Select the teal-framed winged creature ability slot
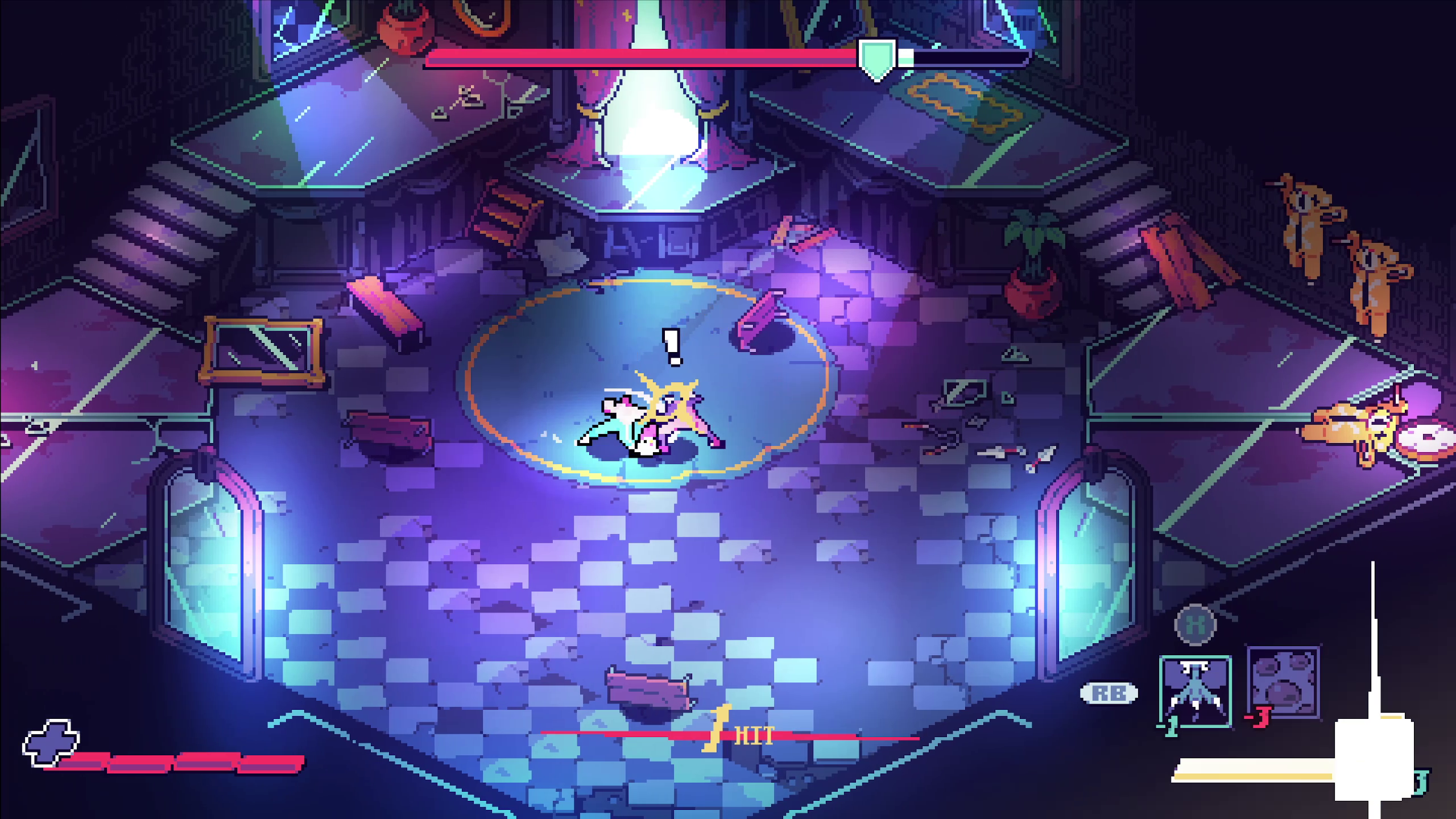This screenshot has width=1456, height=819. 1195,691
